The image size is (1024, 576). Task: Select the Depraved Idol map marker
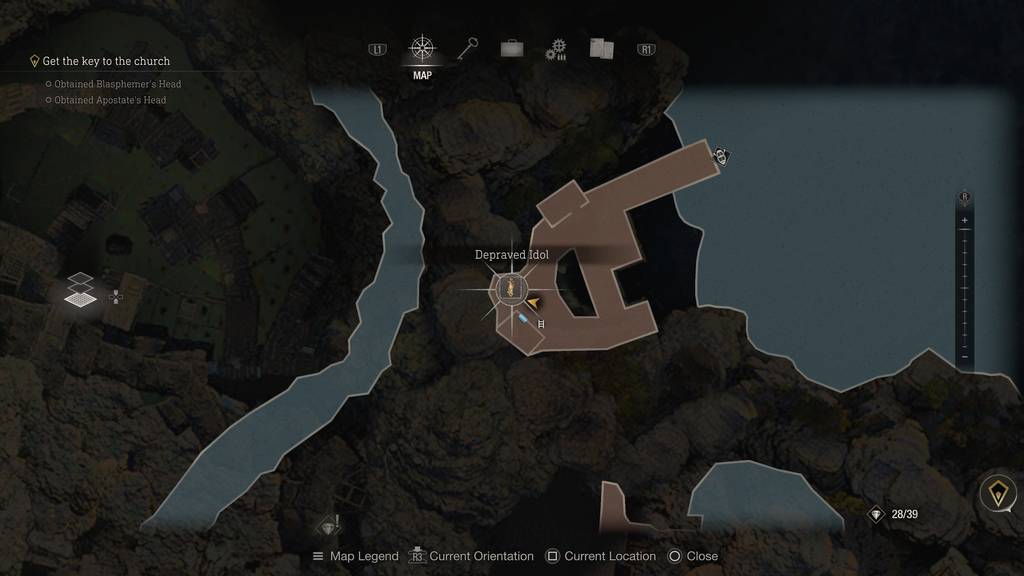click(x=510, y=289)
